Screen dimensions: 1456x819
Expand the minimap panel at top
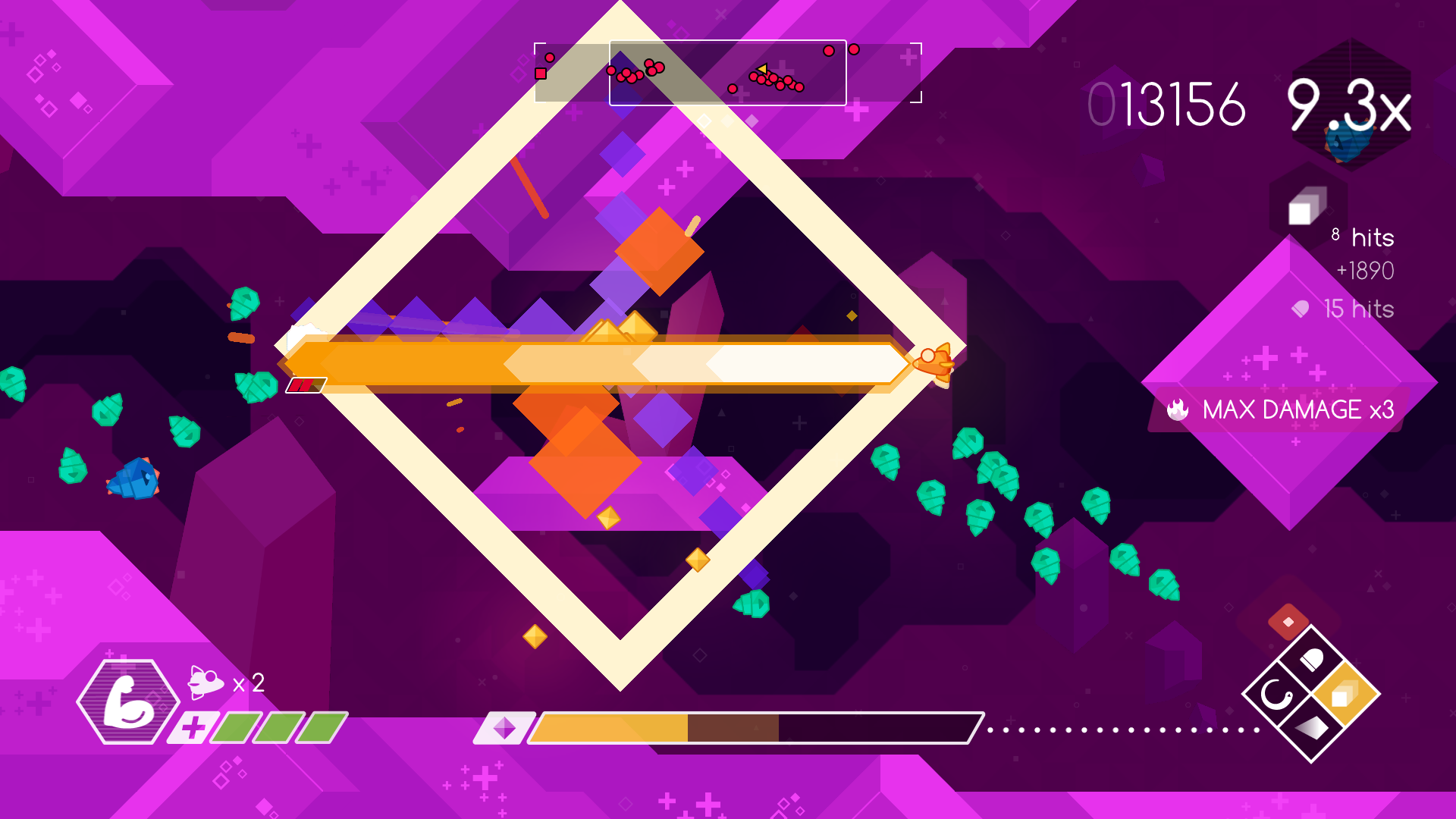(x=728, y=72)
